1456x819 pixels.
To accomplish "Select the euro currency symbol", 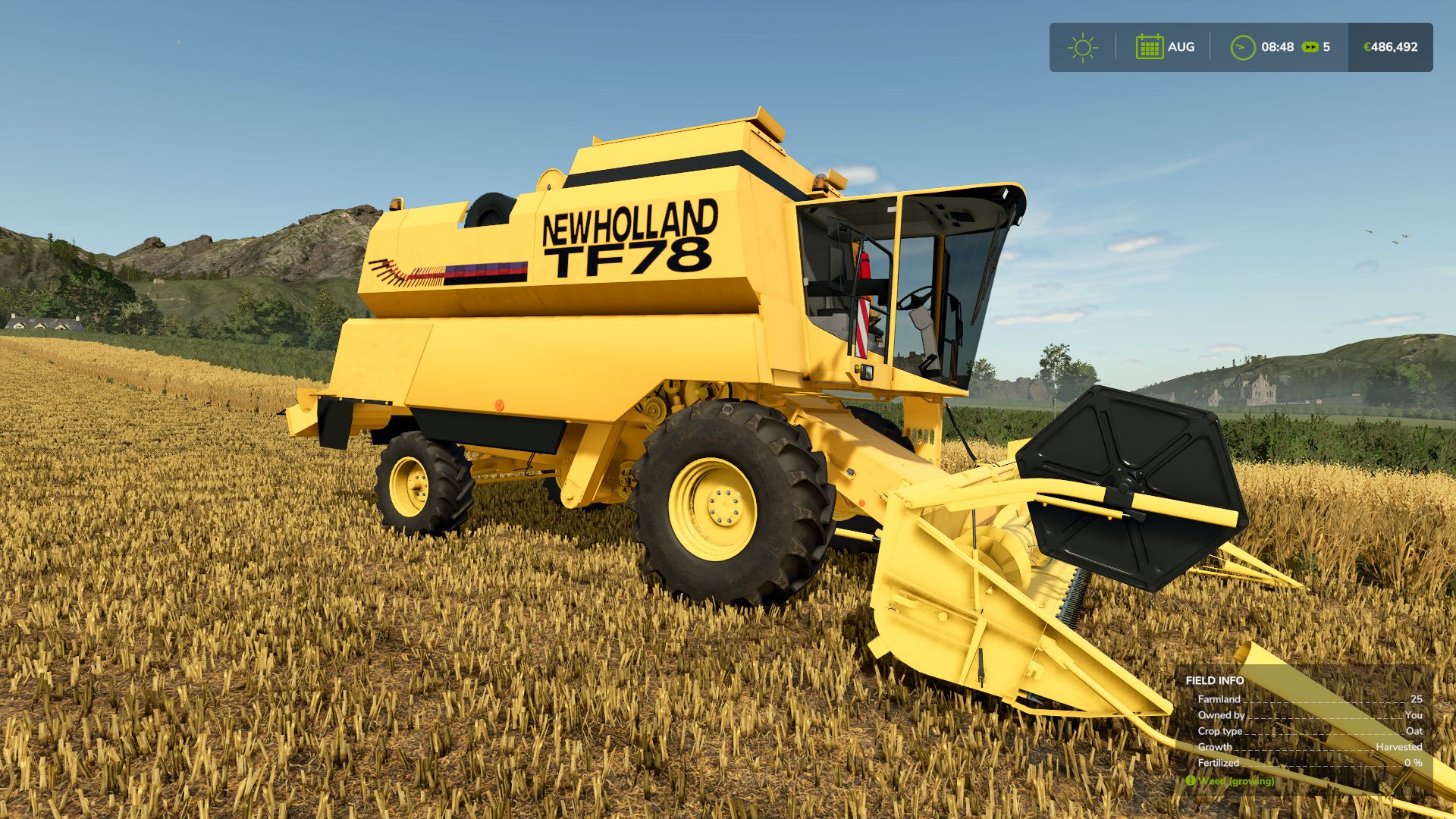I will 1366,46.
